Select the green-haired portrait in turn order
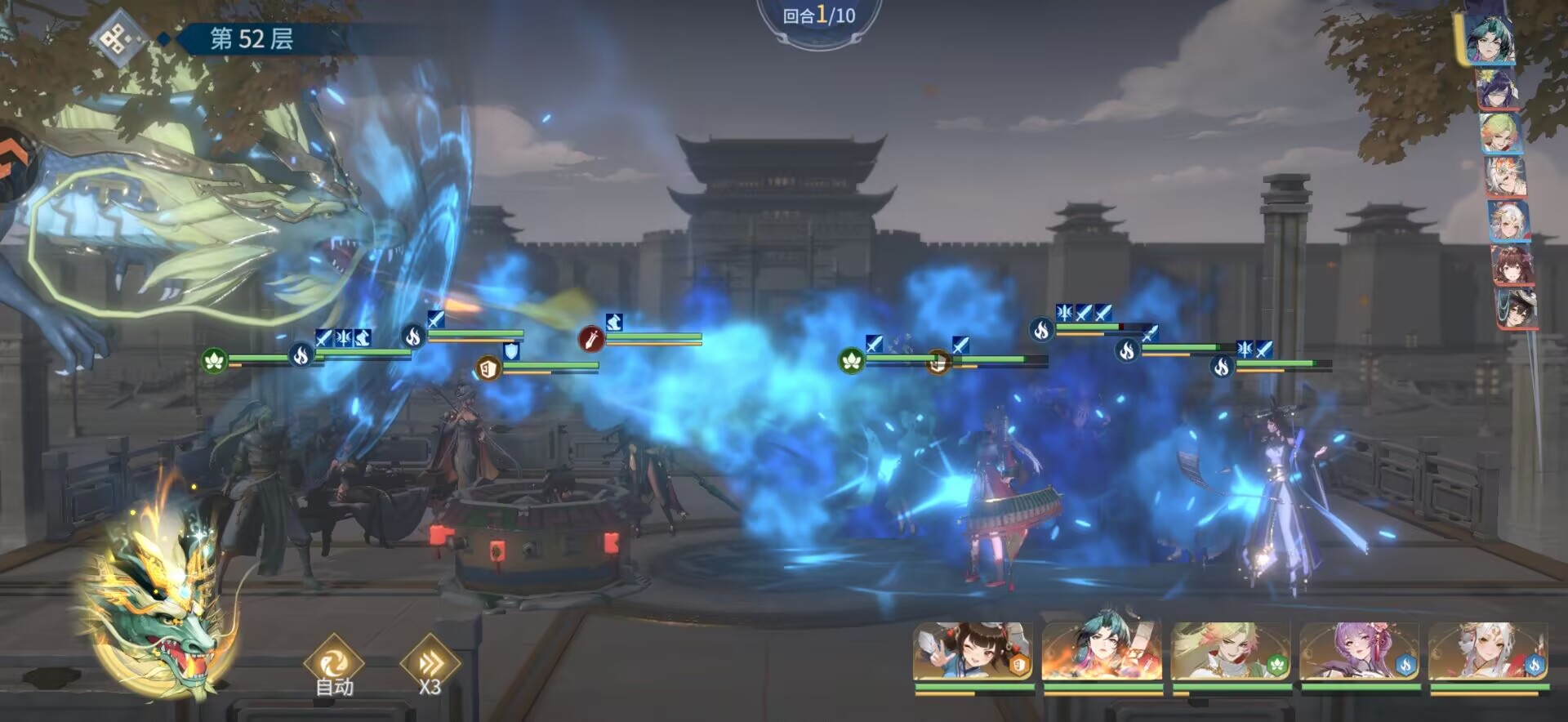This screenshot has width=1568, height=722. [1501, 133]
